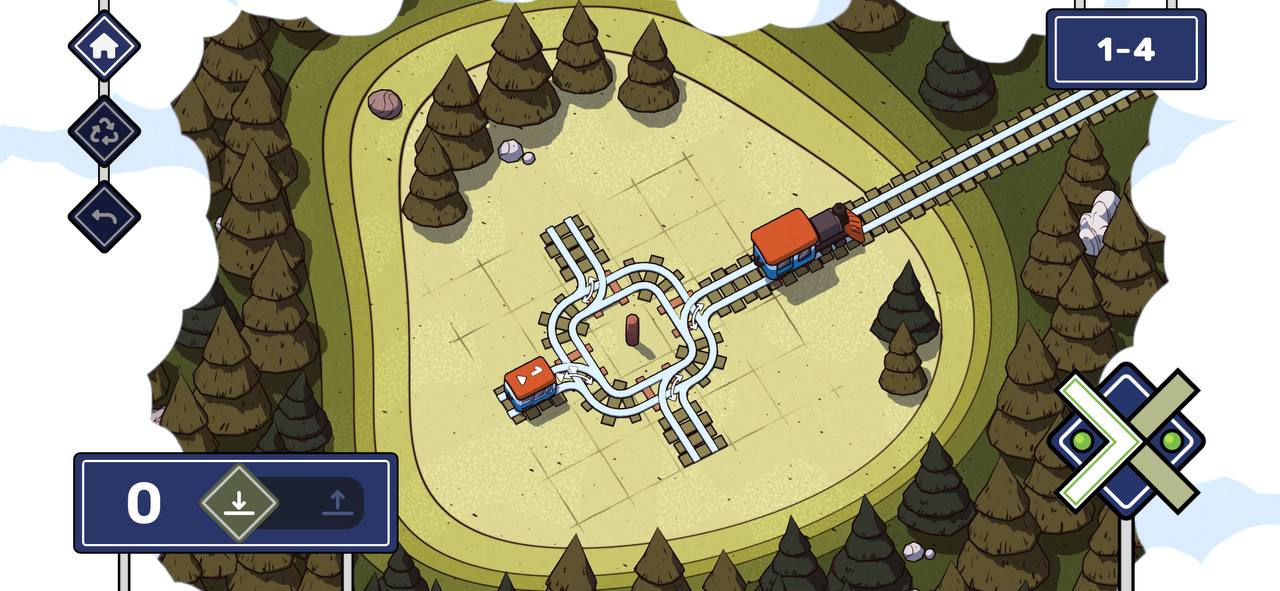Select the download arrow track mode
This screenshot has height=591, width=1280.
click(x=238, y=503)
